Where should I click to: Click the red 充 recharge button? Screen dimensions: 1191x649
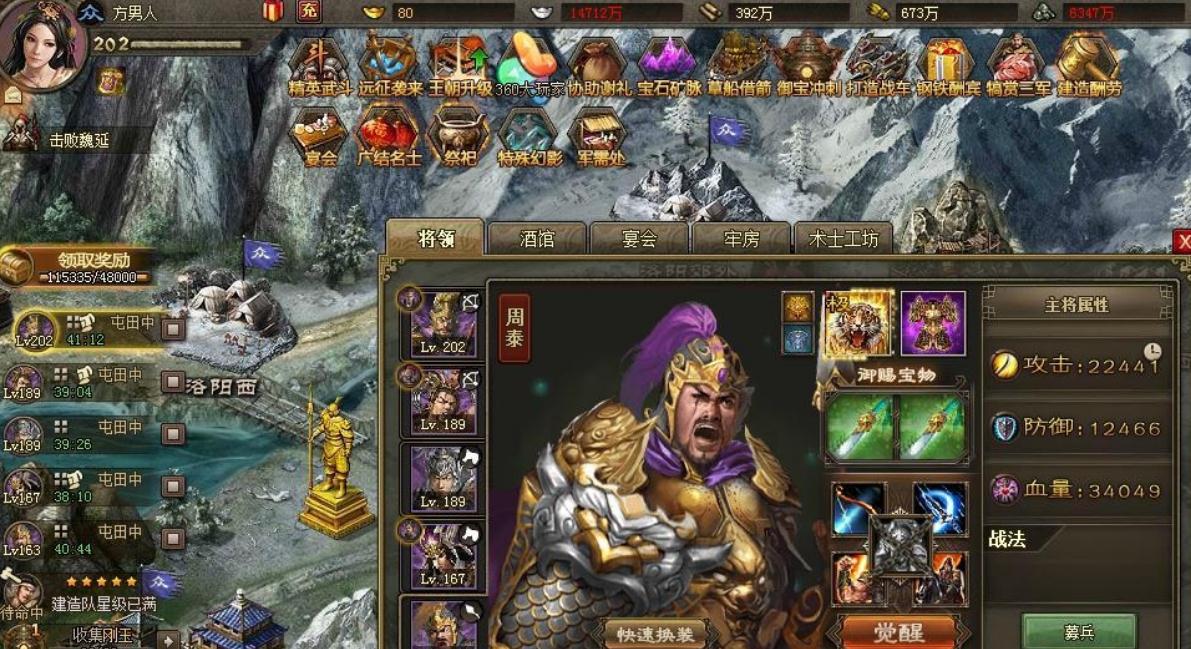(x=309, y=12)
